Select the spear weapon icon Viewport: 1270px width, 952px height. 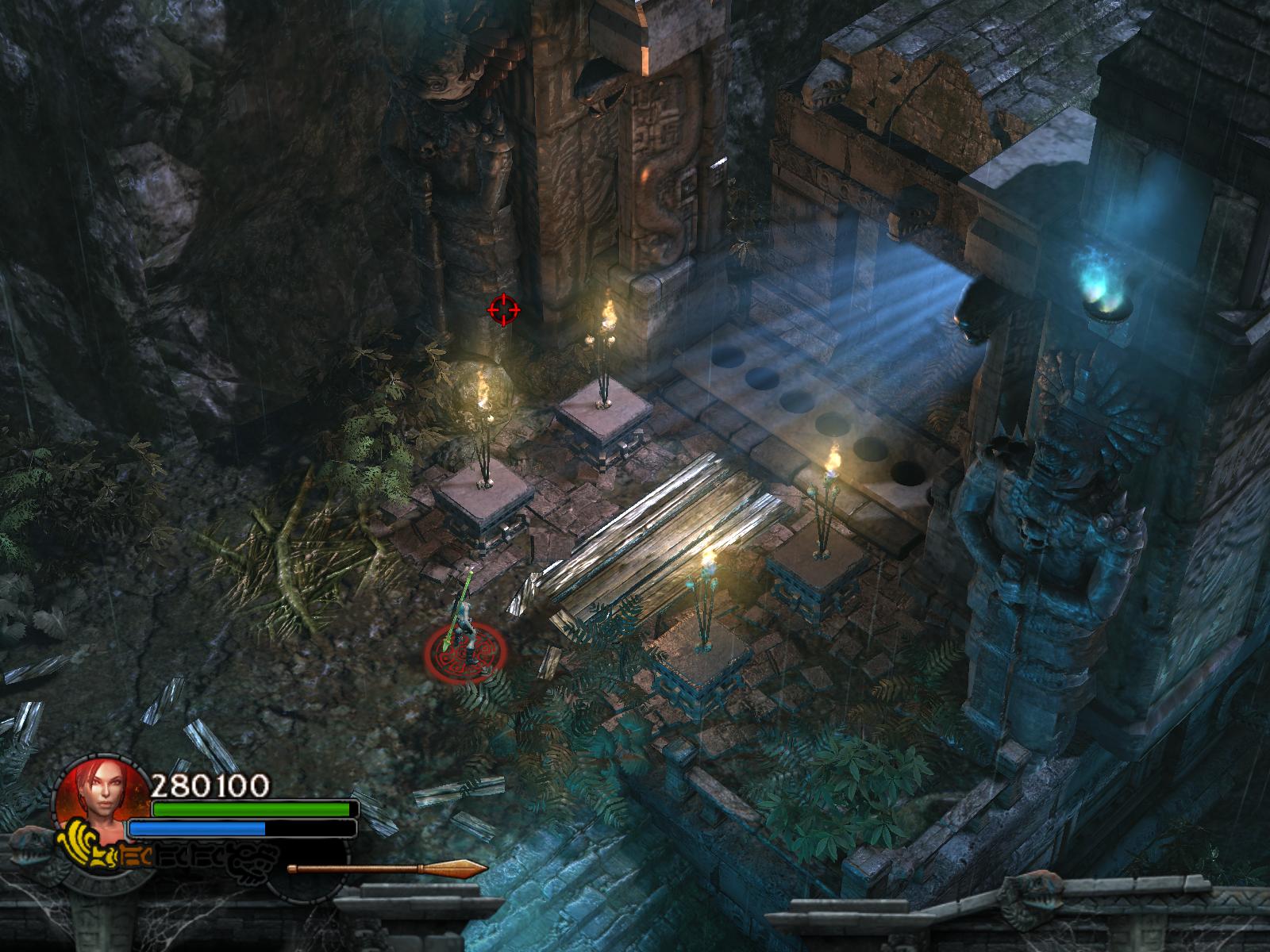(x=387, y=868)
